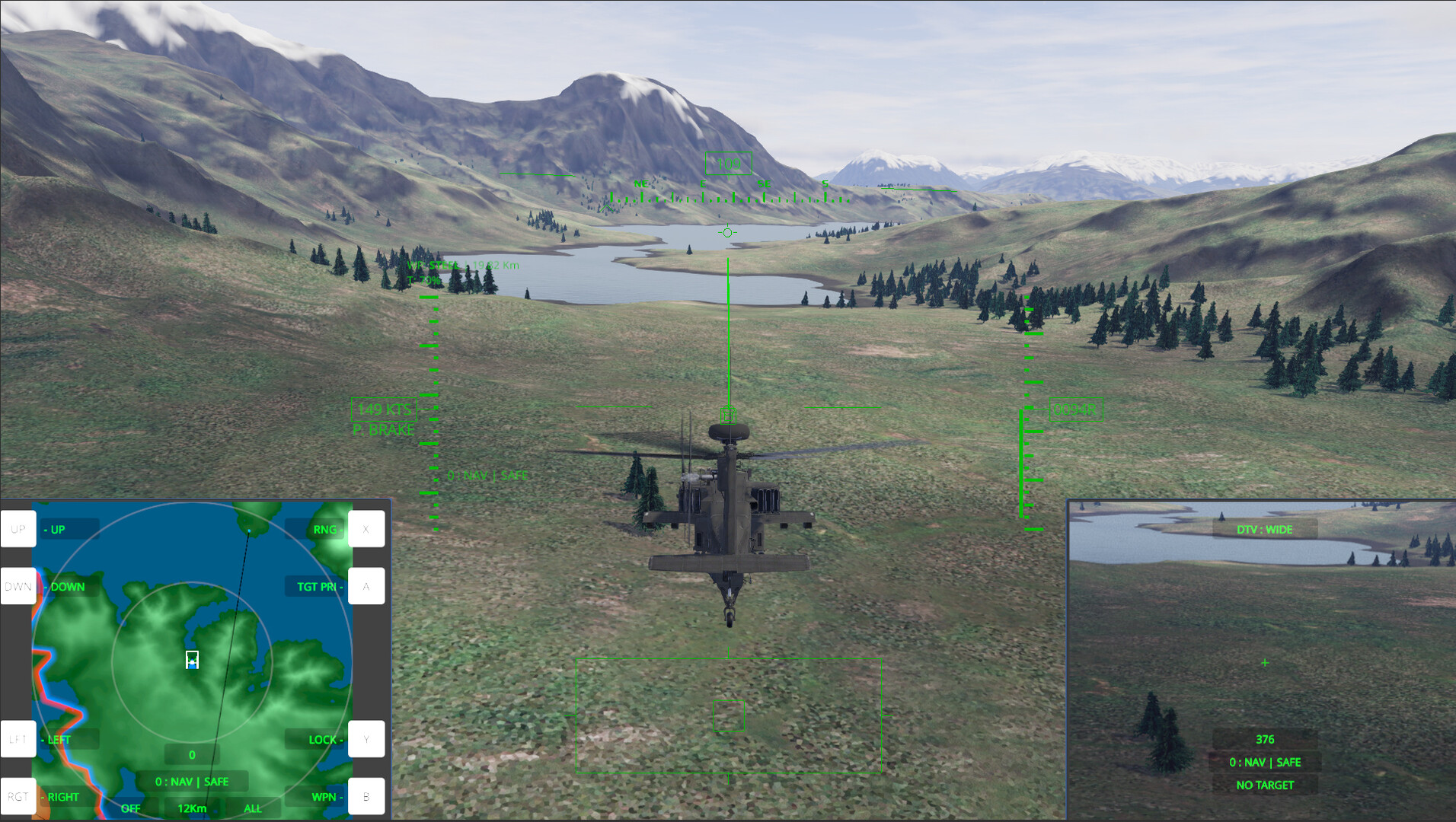
Task: Click the A key icon beside TGT PRI
Action: [x=366, y=586]
